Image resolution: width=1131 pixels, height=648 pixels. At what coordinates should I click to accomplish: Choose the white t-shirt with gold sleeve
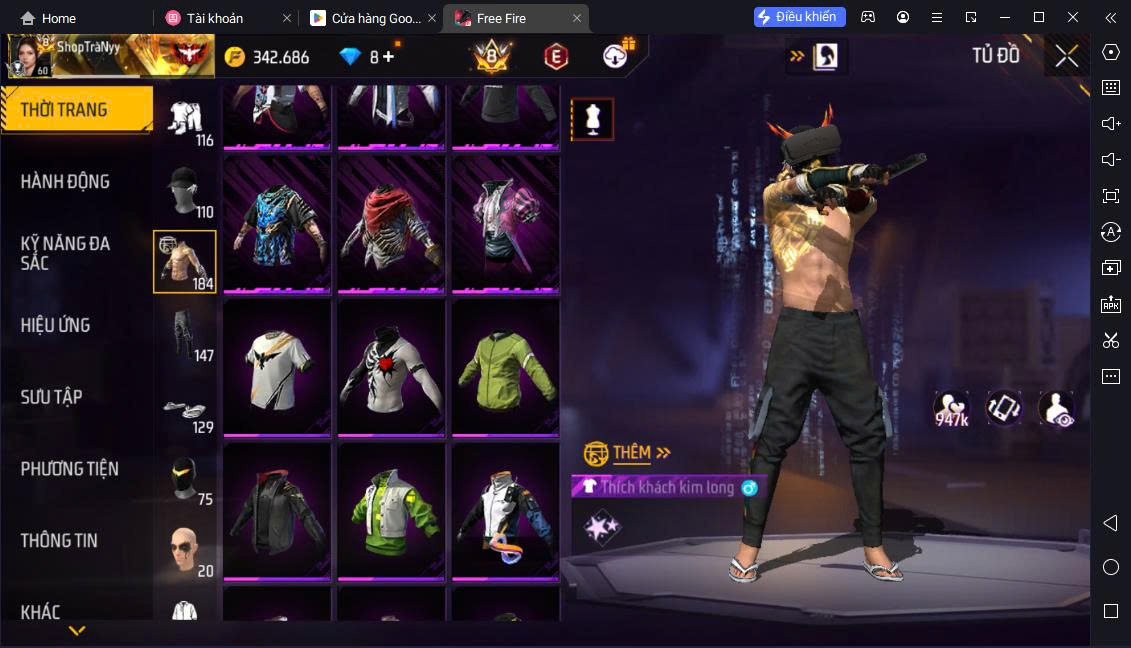[x=277, y=367]
